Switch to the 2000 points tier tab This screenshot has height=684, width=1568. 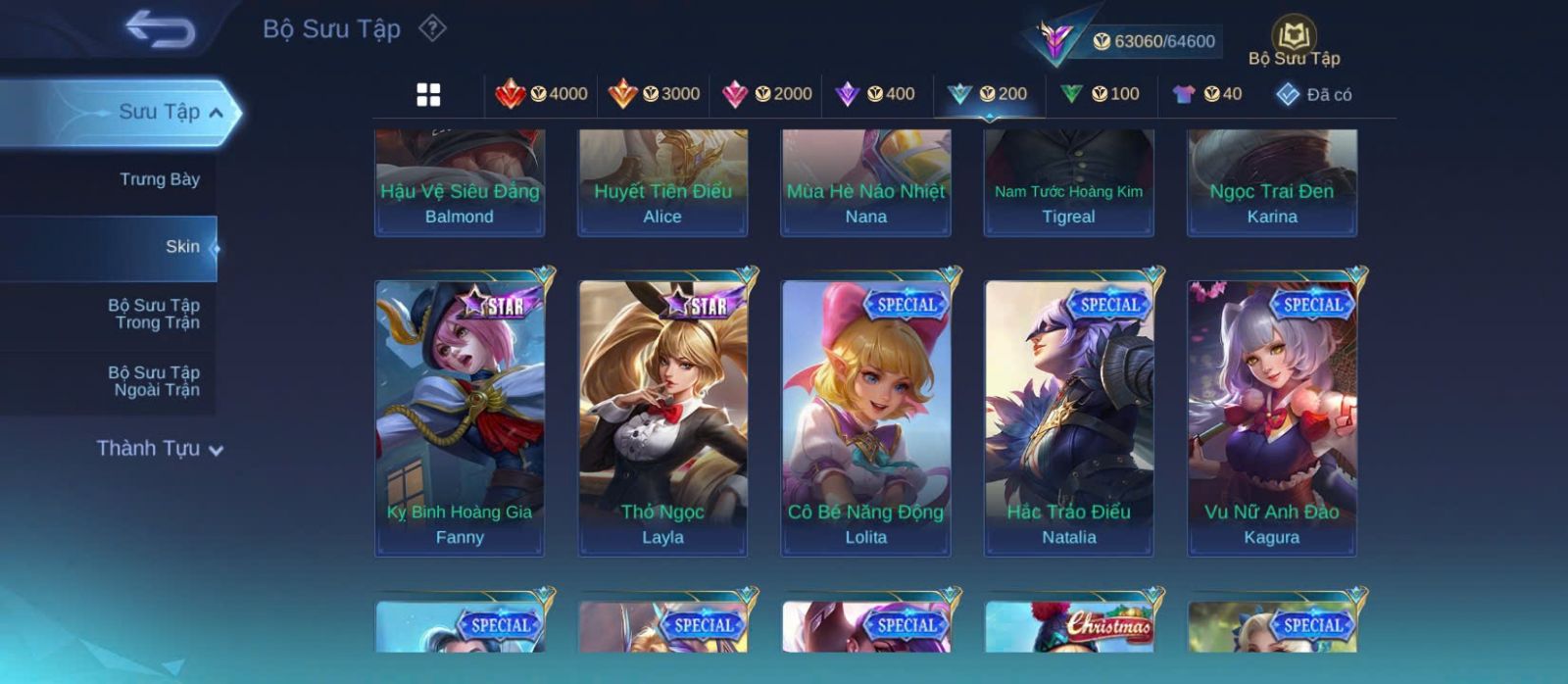766,94
